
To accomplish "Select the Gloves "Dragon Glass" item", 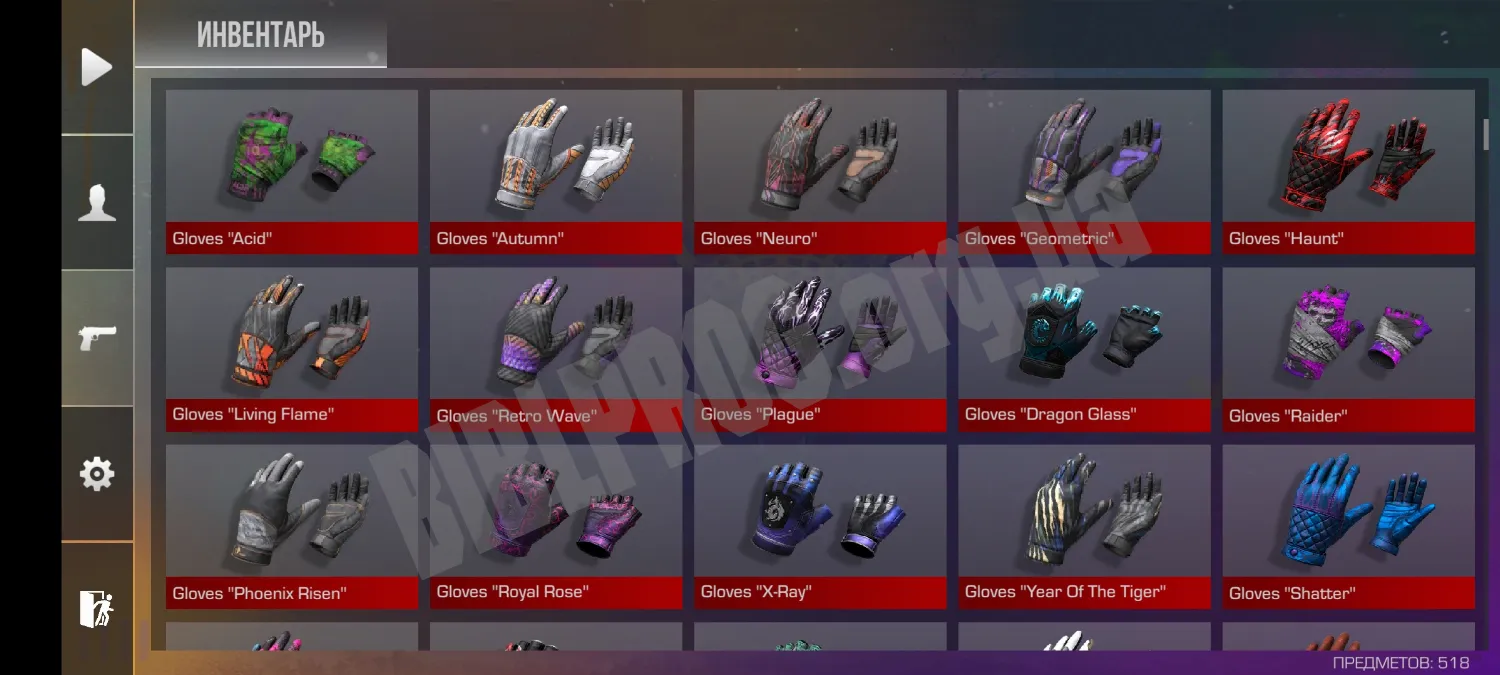I will 1084,348.
